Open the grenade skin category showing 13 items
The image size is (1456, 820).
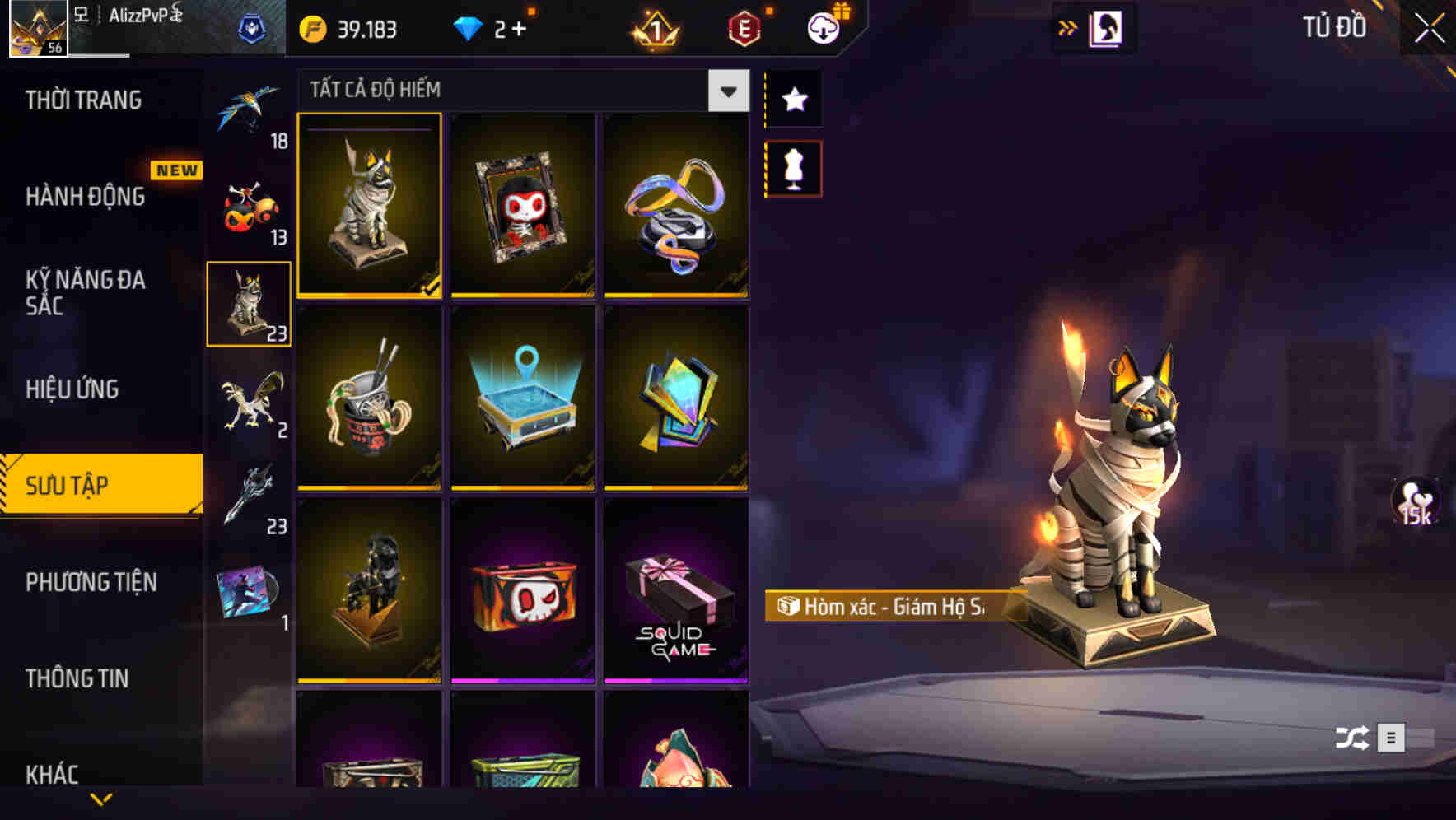(x=248, y=208)
